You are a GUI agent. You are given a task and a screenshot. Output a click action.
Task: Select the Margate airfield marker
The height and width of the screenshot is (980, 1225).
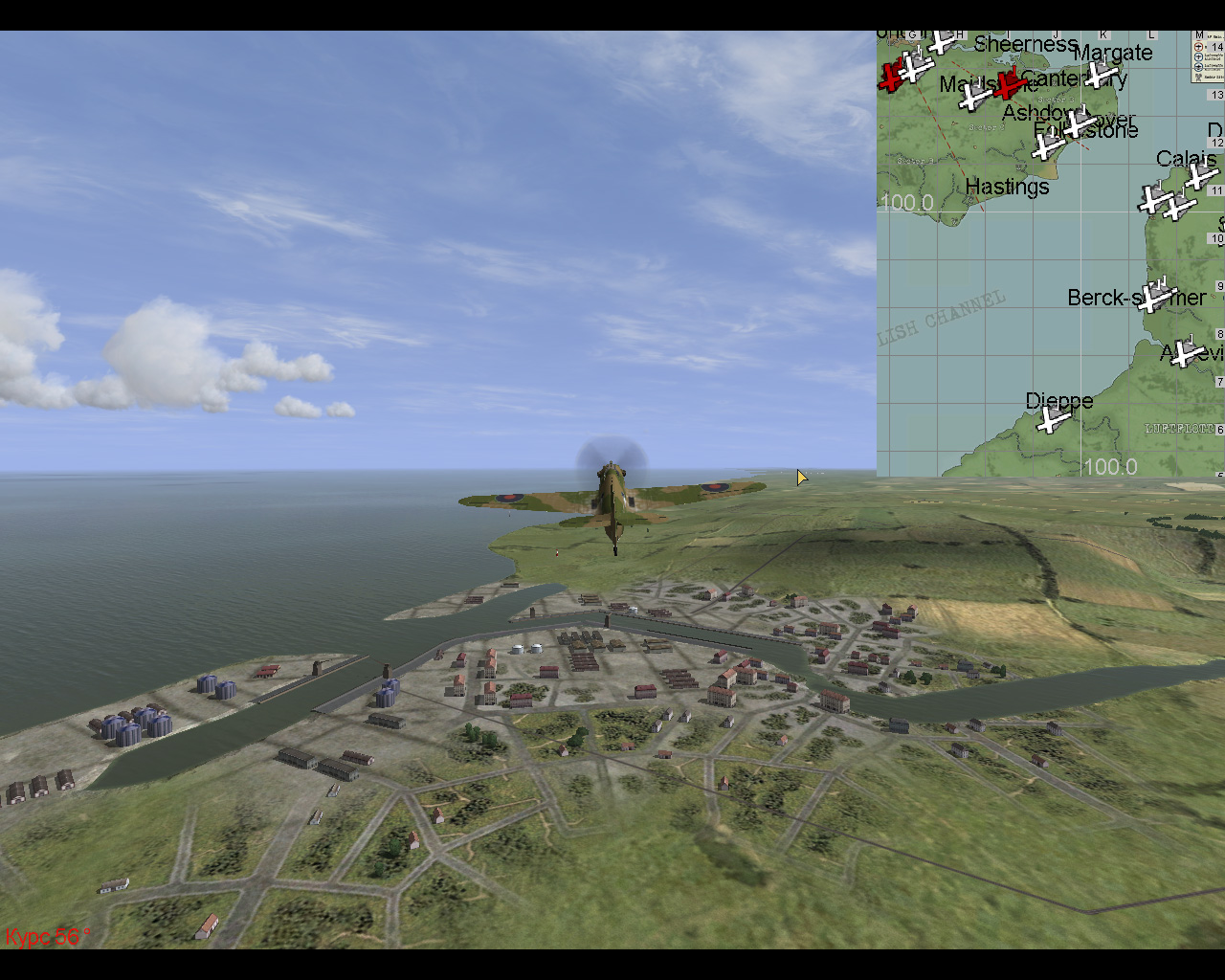click(1102, 74)
